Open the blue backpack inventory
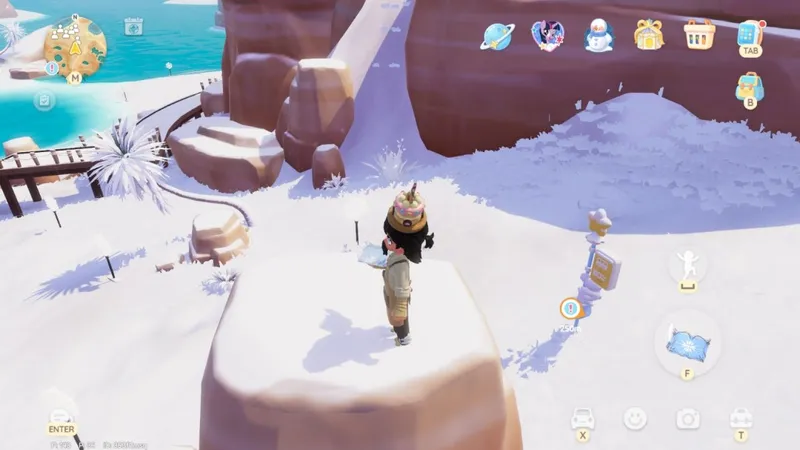 click(749, 86)
